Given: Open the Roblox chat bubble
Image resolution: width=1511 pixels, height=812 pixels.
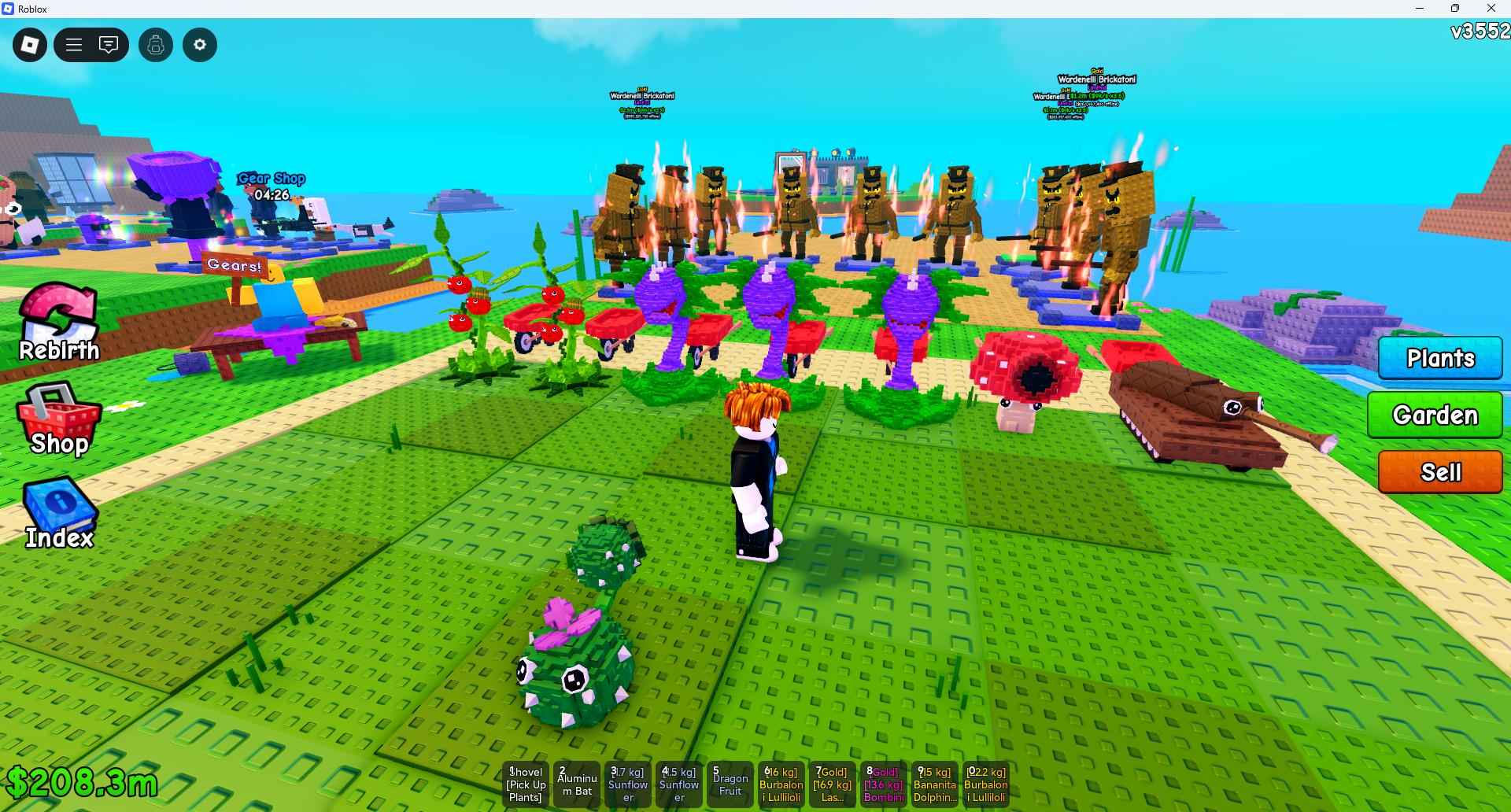Looking at the screenshot, I should point(109,45).
